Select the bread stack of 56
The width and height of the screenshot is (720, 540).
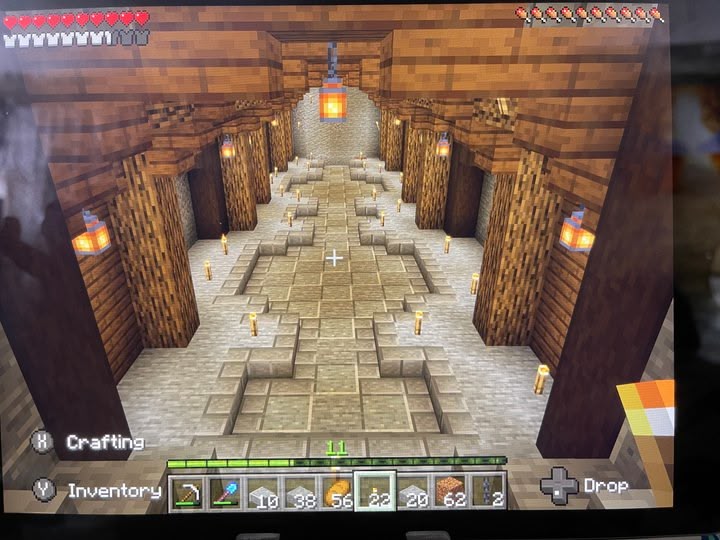[x=337, y=491]
